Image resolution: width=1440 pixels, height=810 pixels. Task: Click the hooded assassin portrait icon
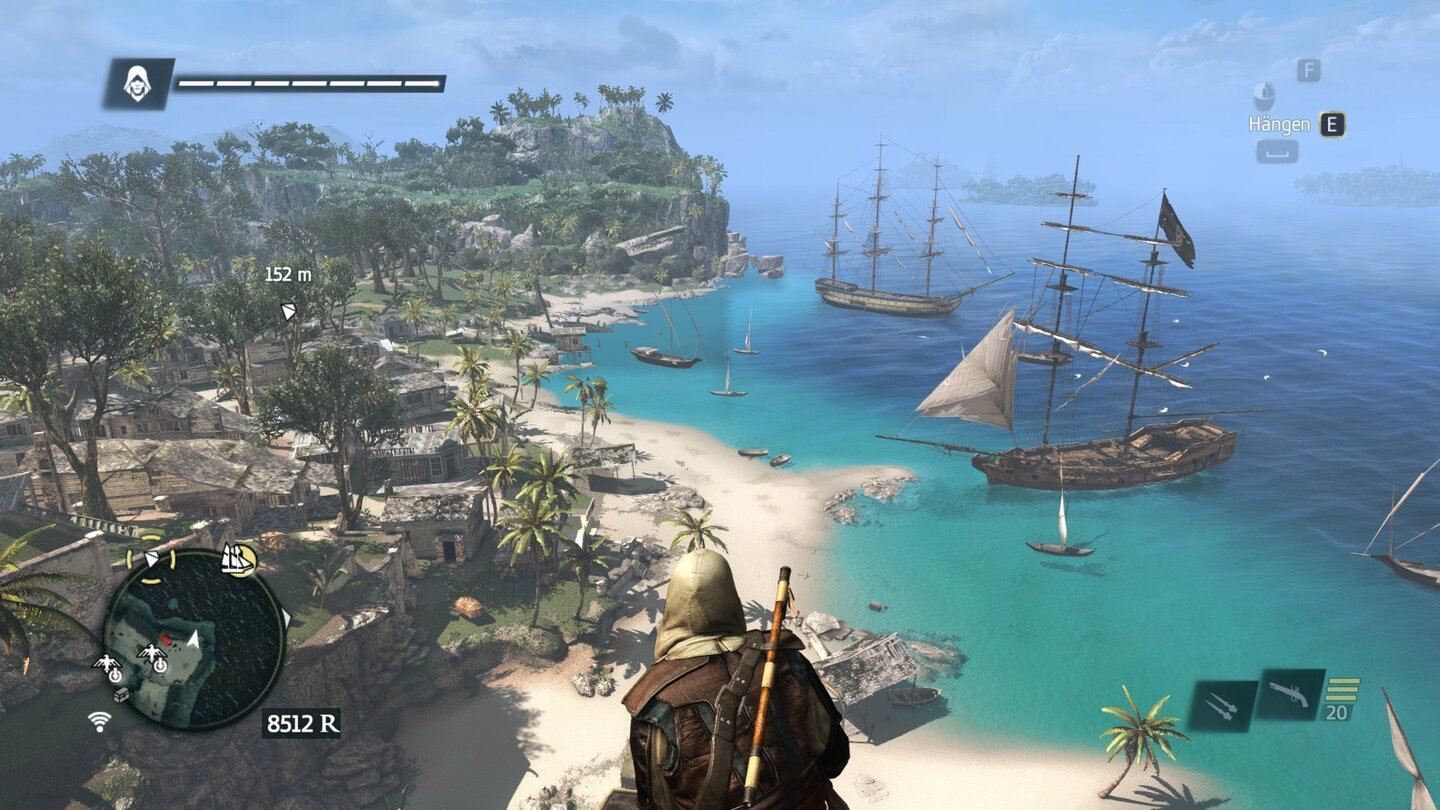tap(137, 84)
